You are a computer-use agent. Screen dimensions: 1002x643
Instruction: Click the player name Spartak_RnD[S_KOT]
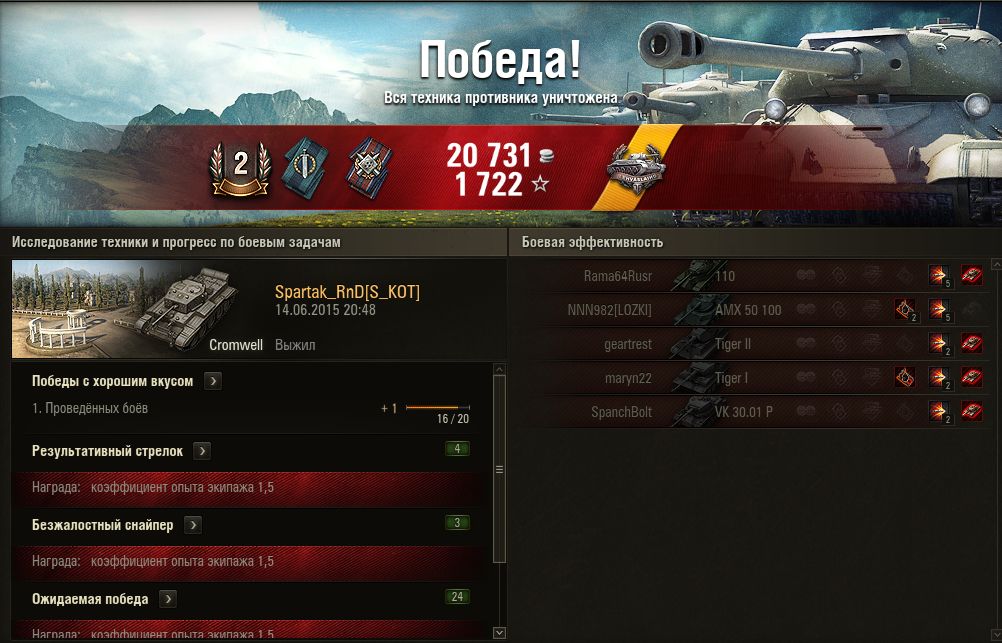(x=347, y=292)
